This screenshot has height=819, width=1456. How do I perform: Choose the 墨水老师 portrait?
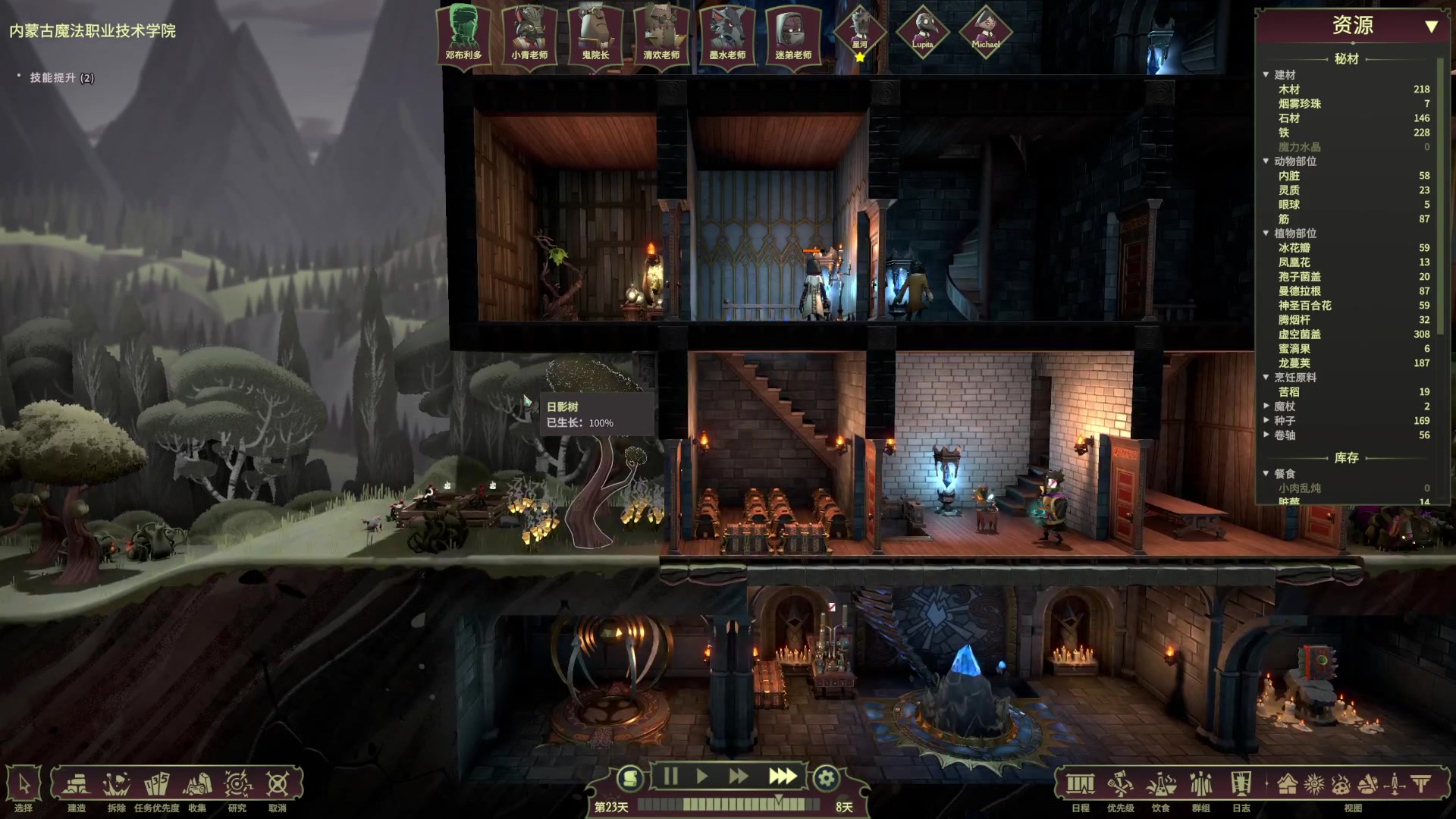727,34
